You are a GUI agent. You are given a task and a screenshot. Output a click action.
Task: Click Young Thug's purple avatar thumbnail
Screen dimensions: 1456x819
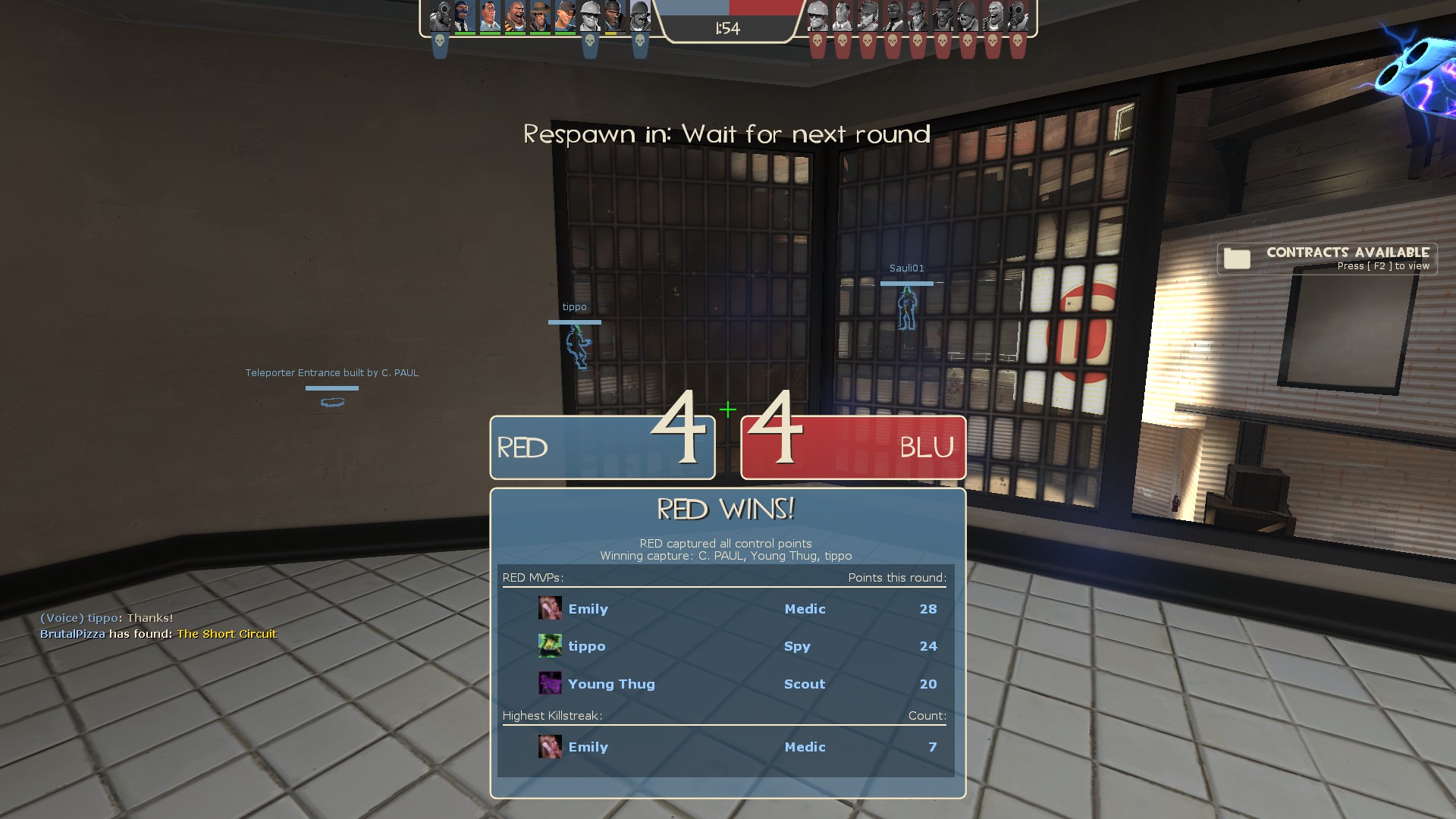550,683
